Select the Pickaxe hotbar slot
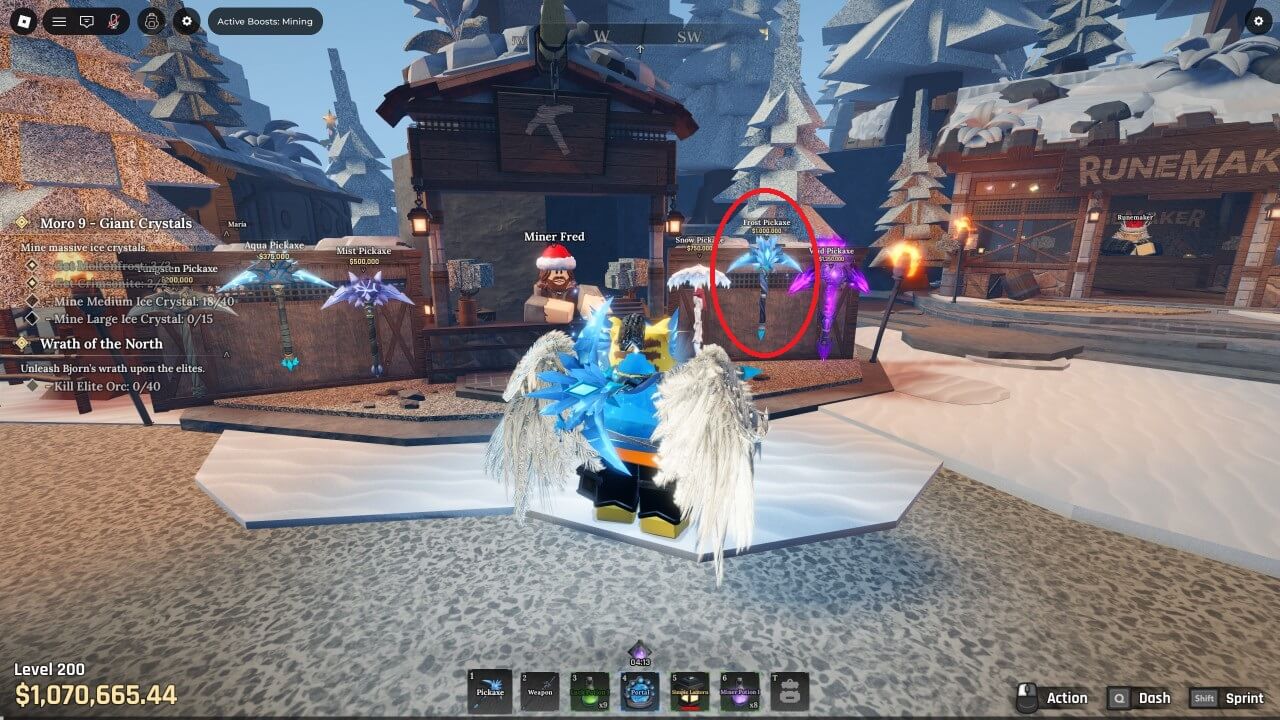The width and height of the screenshot is (1280, 720). (490, 691)
